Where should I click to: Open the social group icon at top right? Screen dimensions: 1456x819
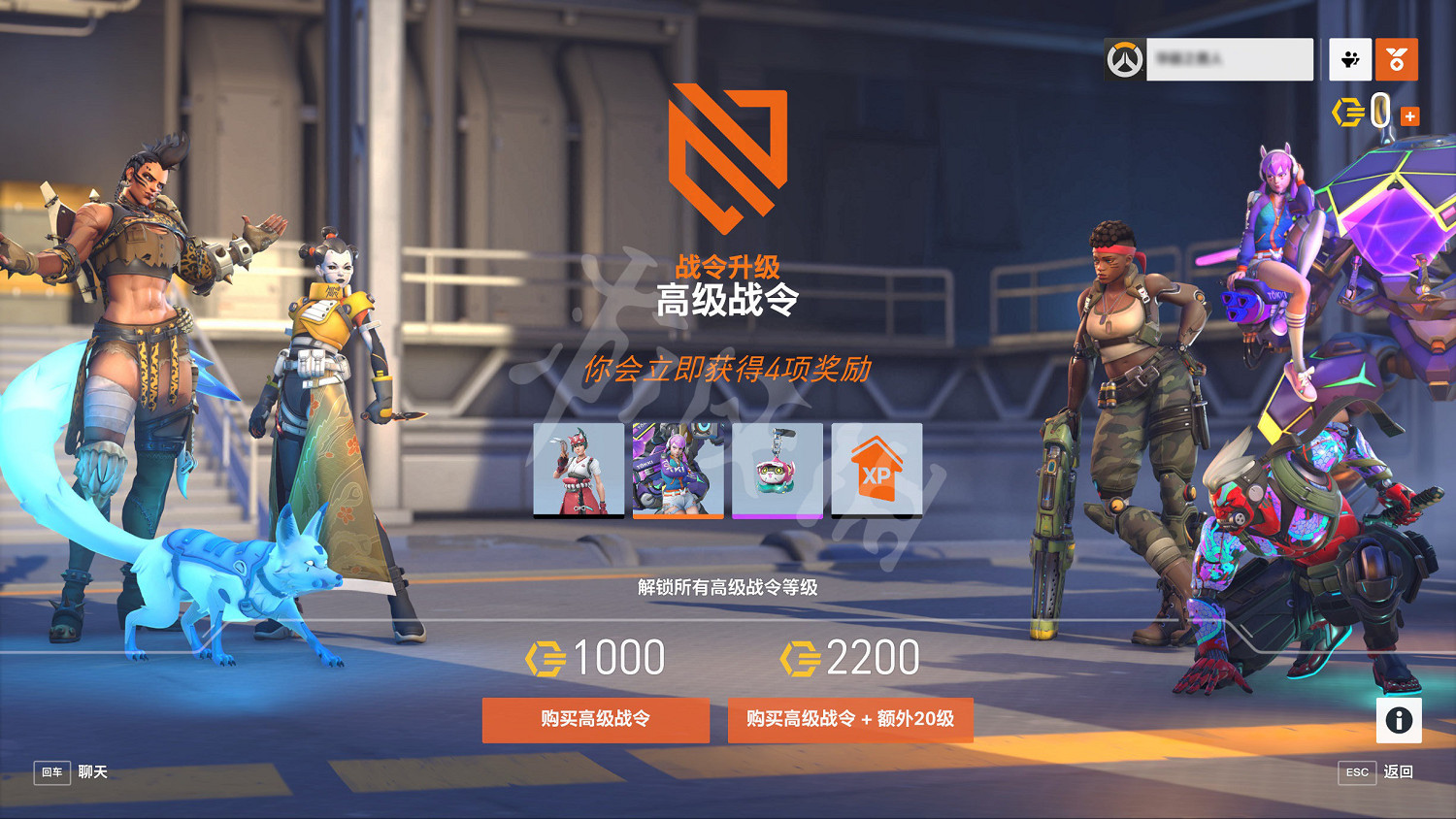point(1350,58)
